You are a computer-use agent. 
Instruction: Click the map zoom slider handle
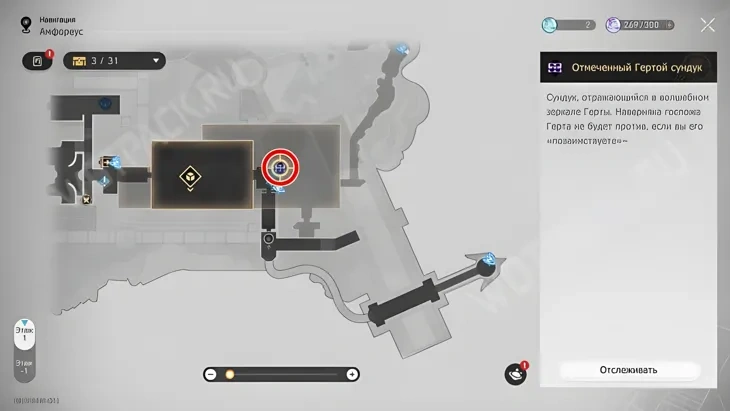pyautogui.click(x=229, y=374)
